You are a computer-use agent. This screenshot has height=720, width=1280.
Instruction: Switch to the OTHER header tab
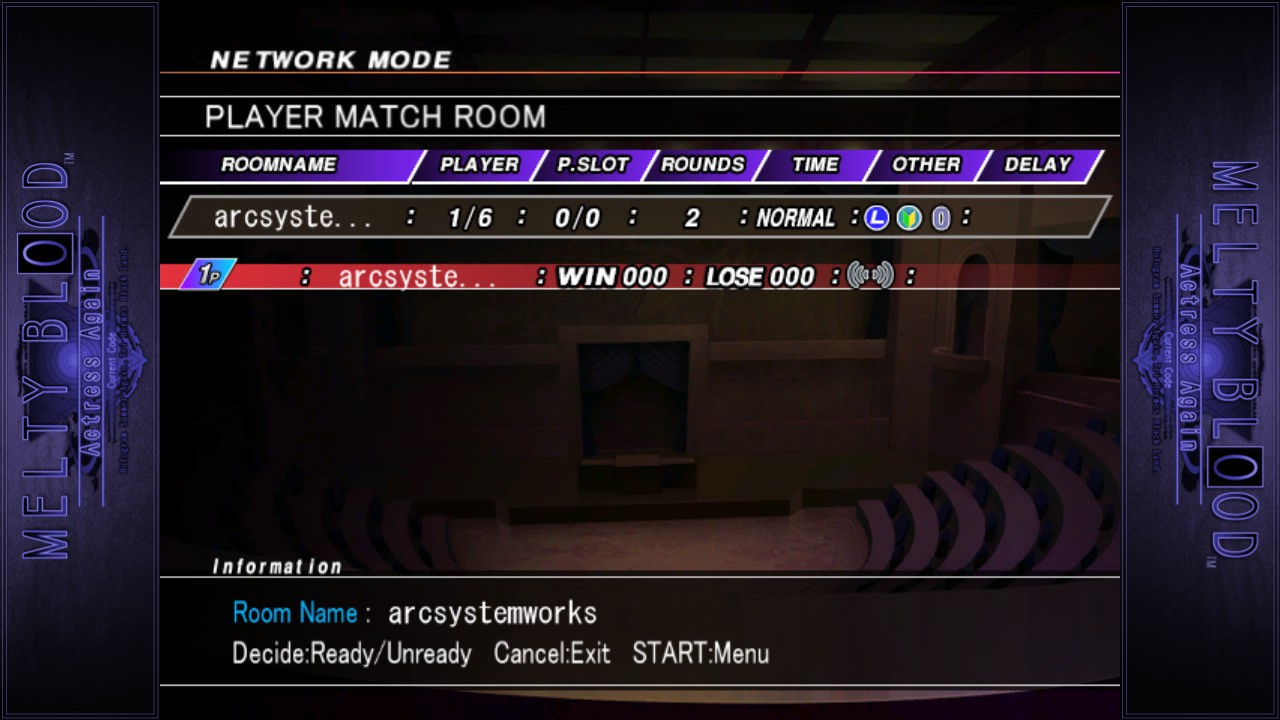click(925, 165)
